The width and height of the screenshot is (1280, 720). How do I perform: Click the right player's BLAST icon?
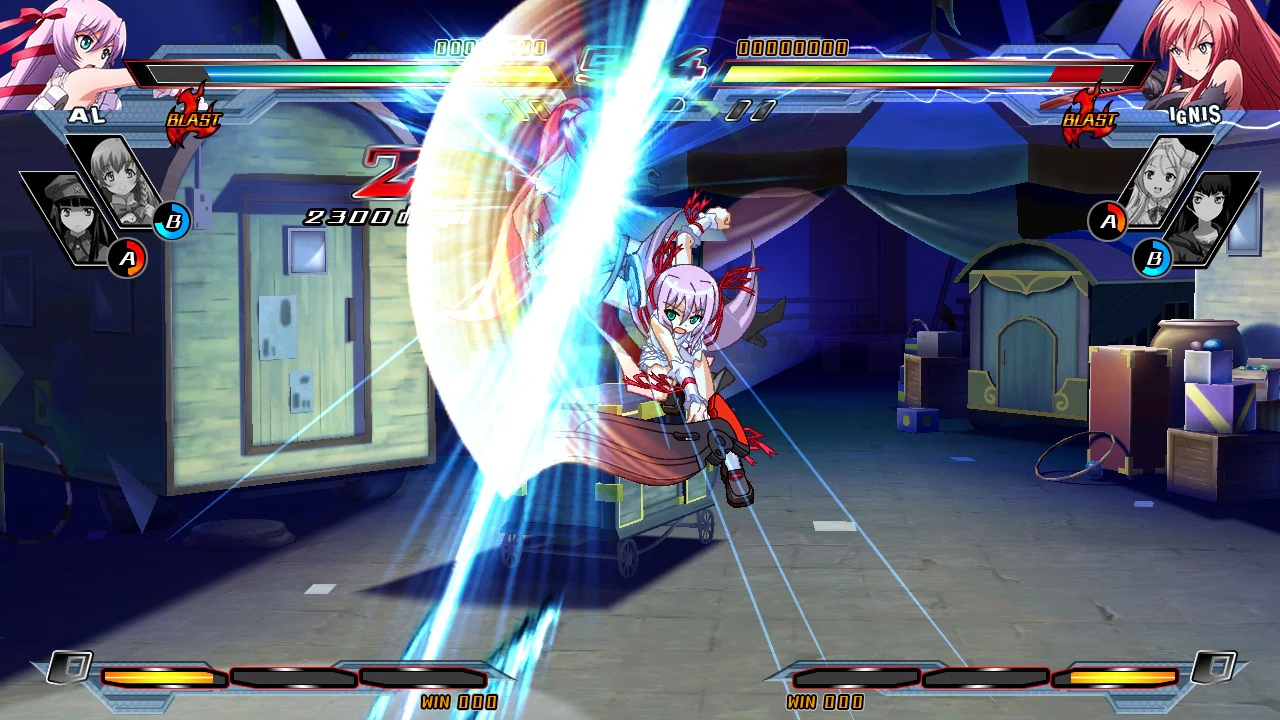[1091, 117]
